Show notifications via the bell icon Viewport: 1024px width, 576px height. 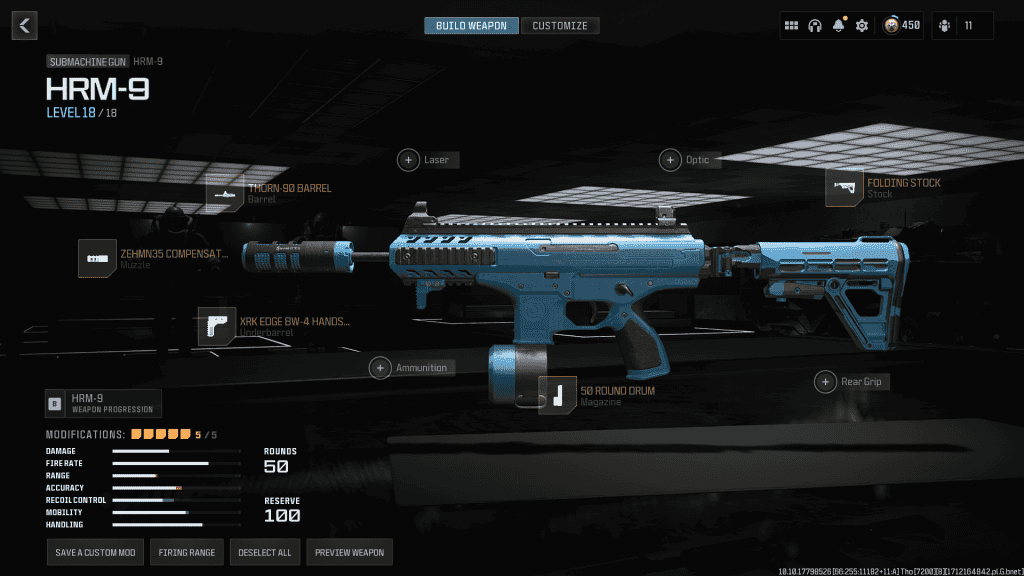tap(839, 26)
